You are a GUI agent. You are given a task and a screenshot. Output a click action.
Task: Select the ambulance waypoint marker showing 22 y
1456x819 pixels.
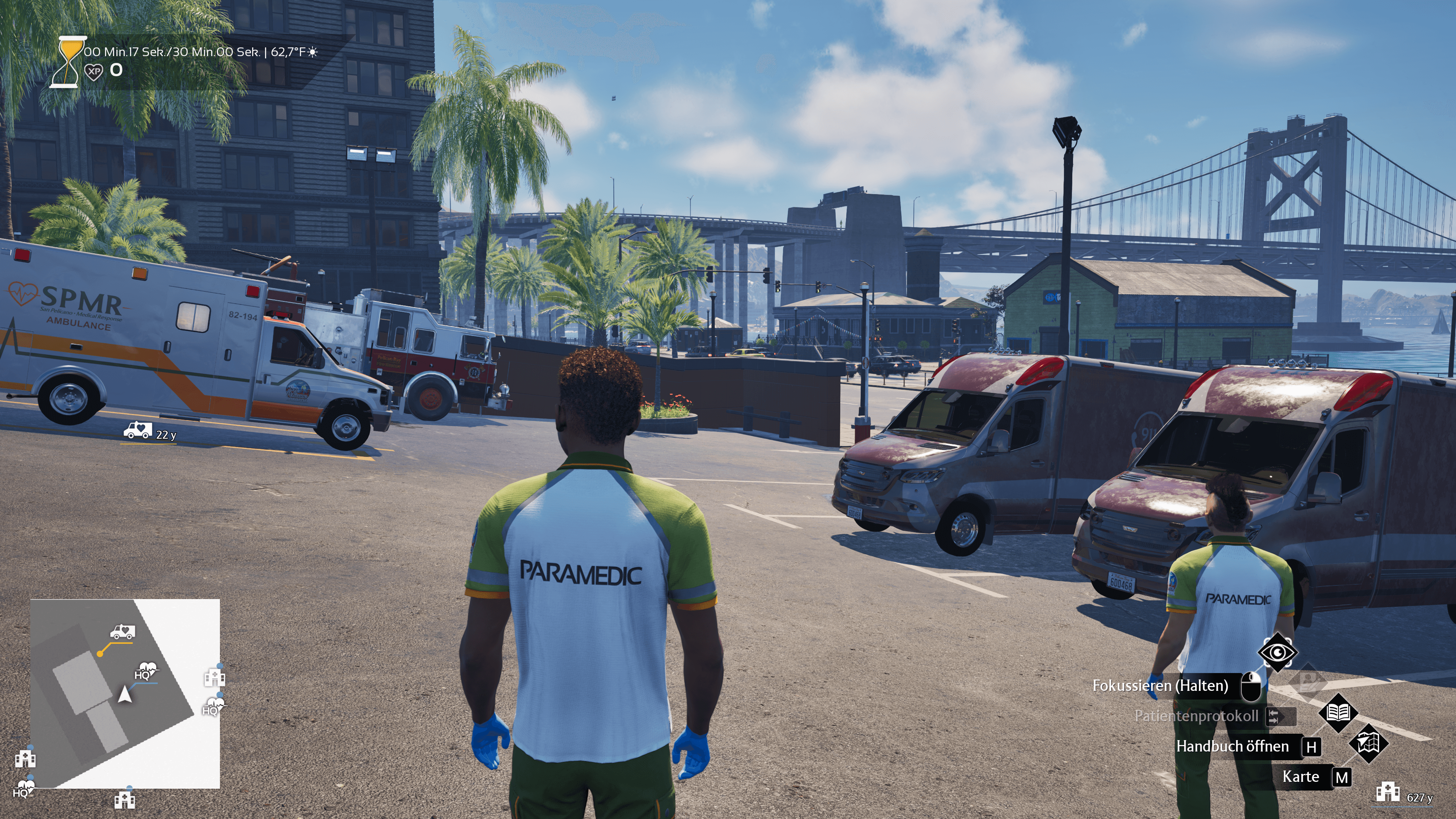pos(138,431)
